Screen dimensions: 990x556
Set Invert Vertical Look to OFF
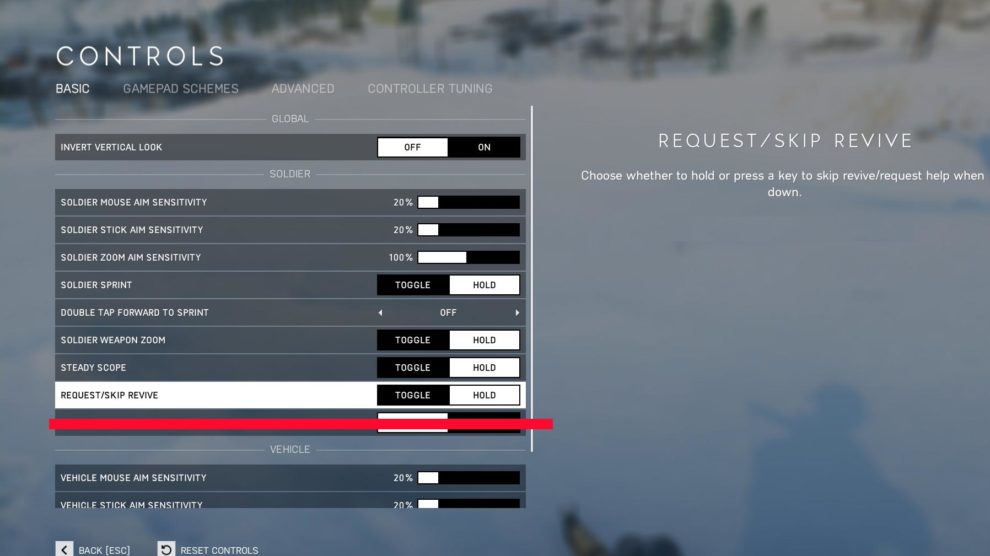click(x=412, y=147)
